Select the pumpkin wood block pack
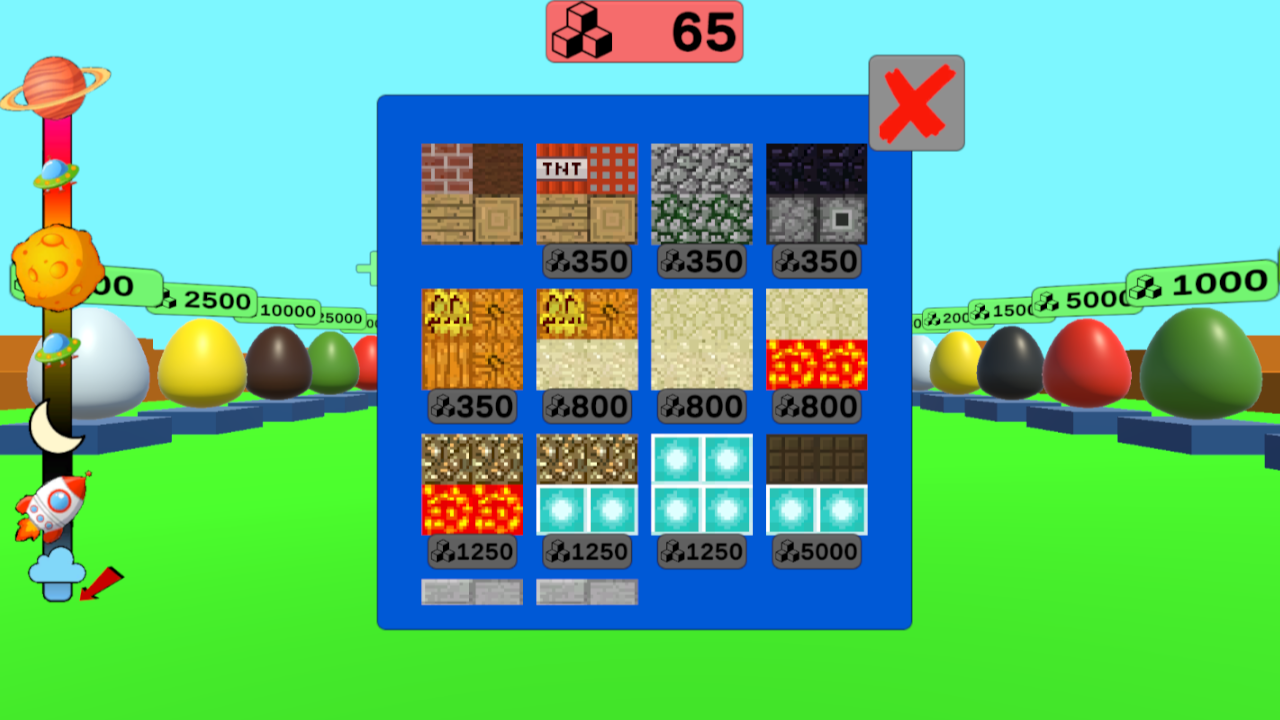This screenshot has height=720, width=1280. 471,340
